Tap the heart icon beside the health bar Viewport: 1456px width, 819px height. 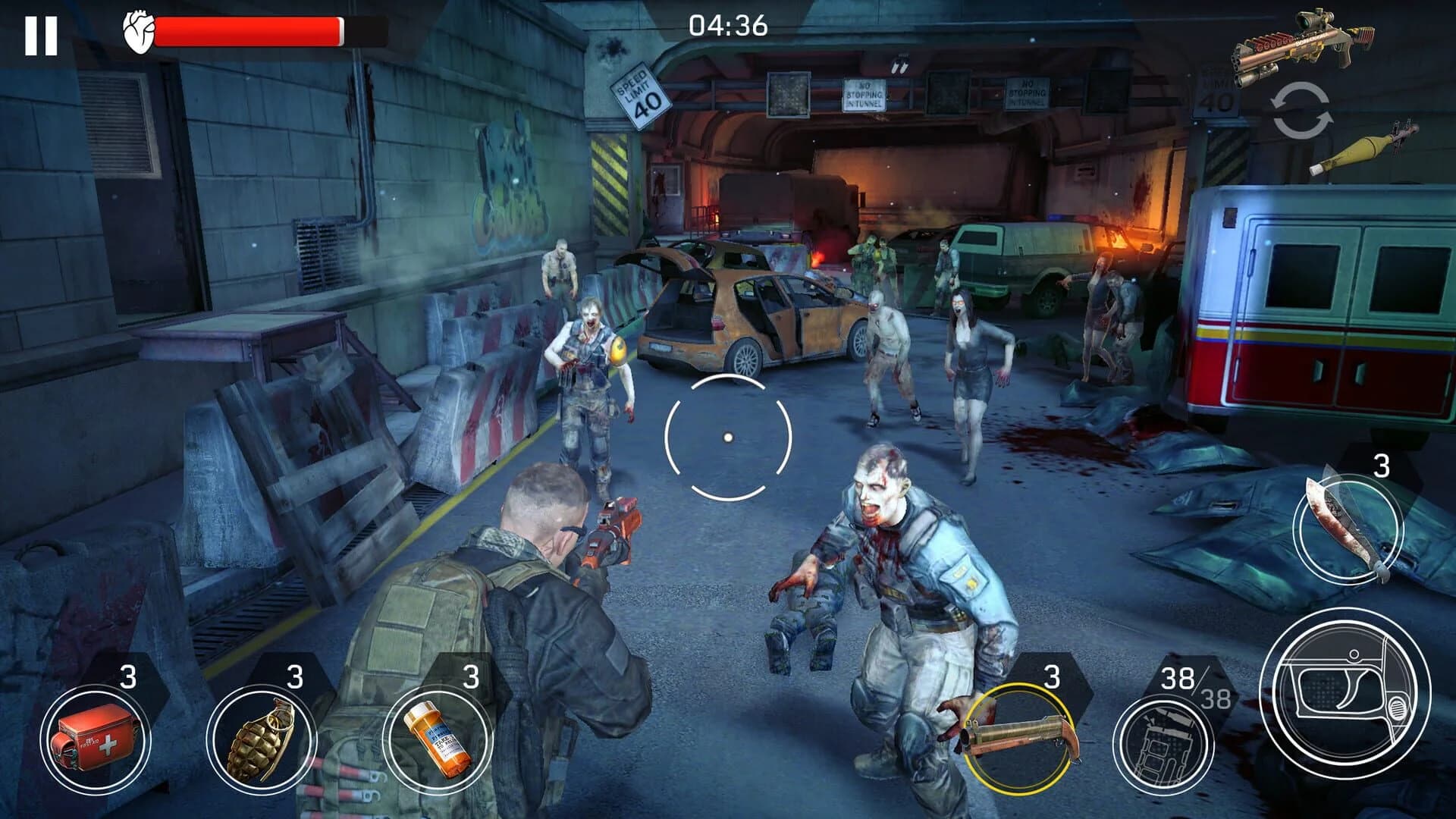pos(136,30)
